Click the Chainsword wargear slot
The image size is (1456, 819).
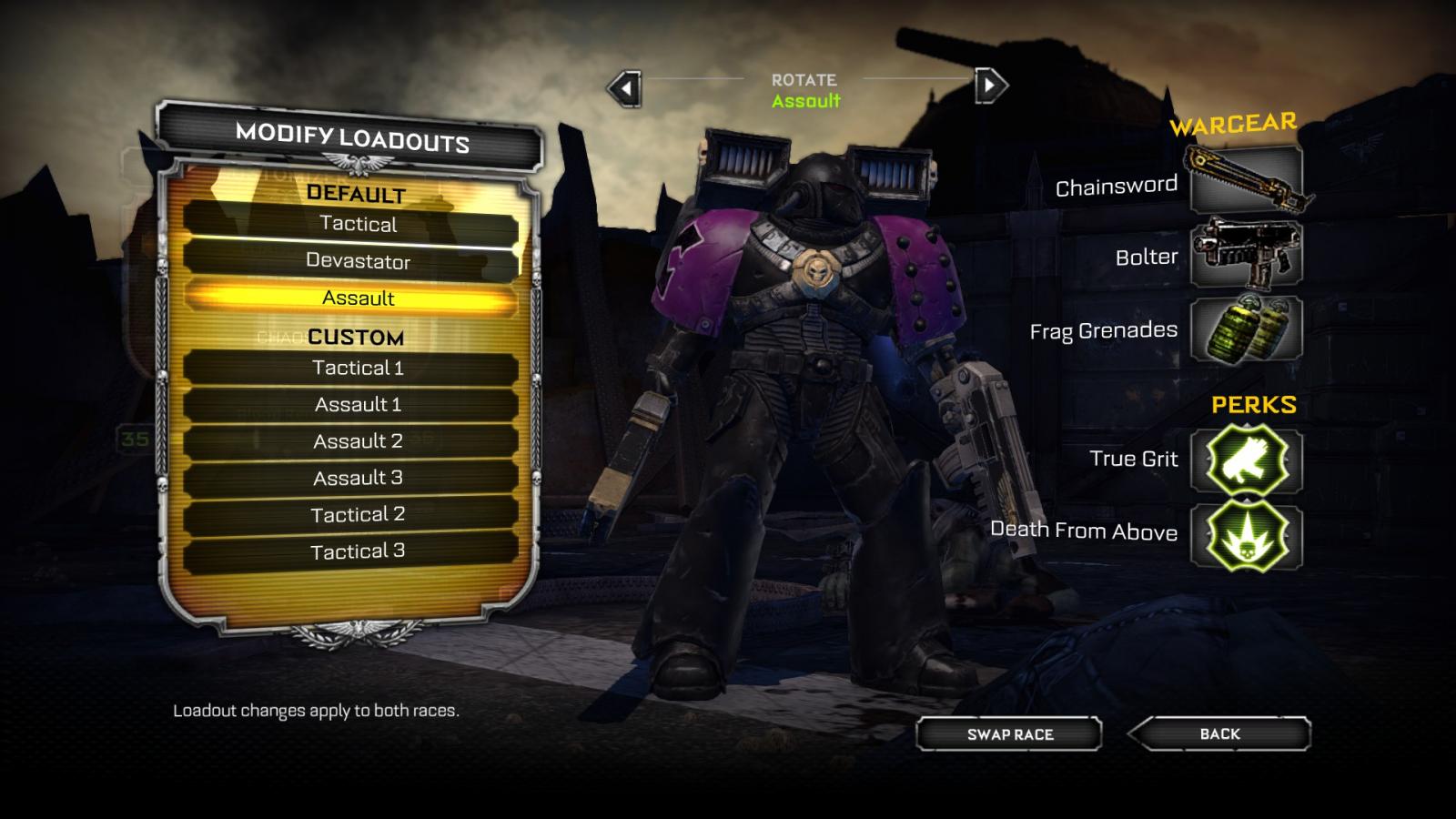point(1246,180)
